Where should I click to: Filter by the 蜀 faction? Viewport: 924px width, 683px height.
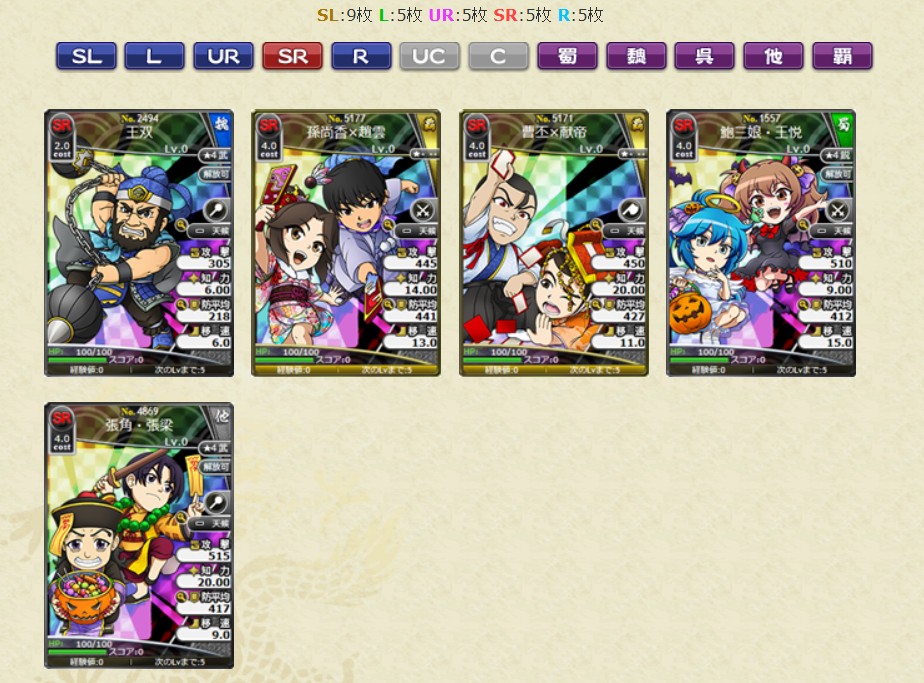click(x=567, y=57)
